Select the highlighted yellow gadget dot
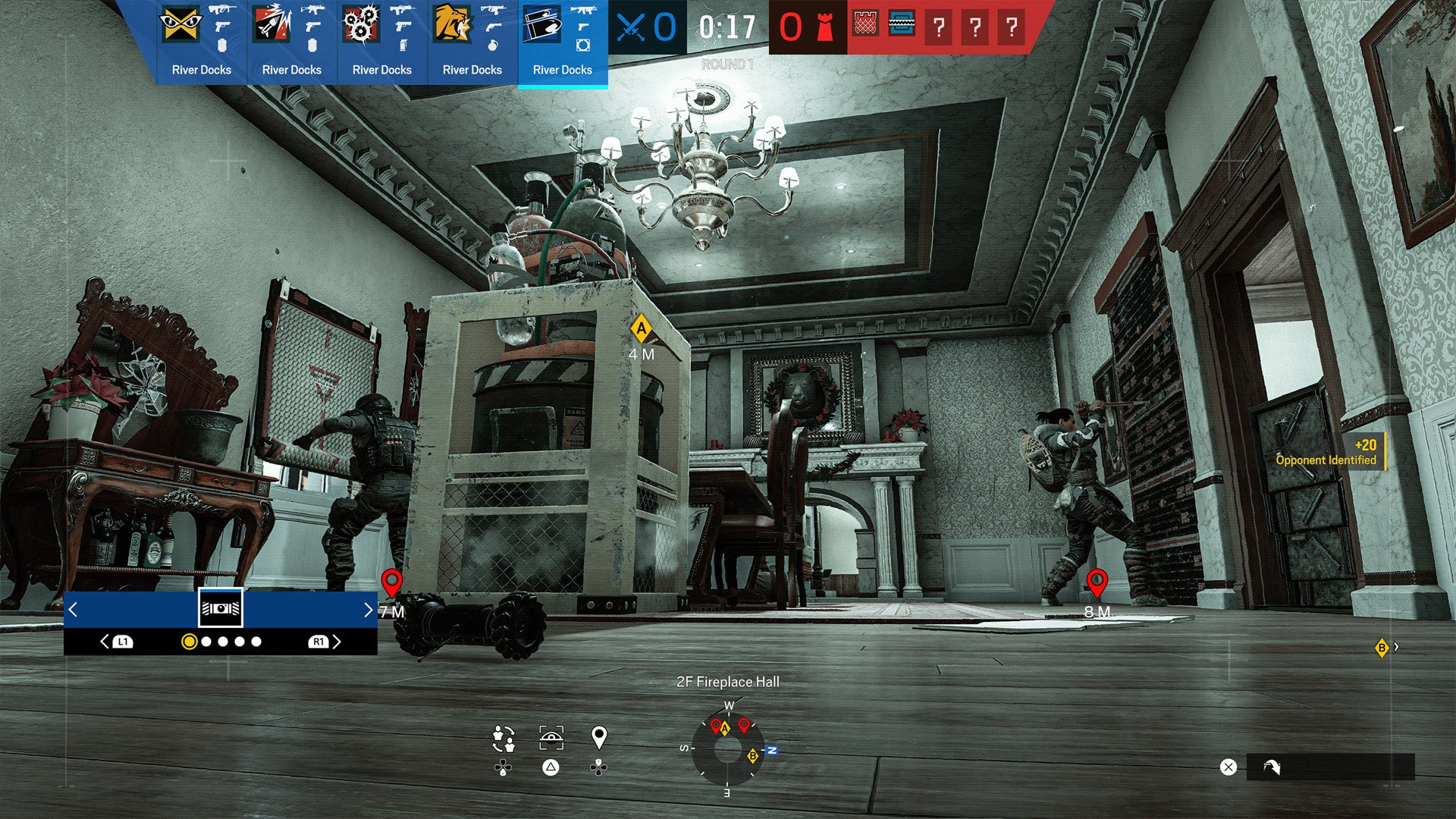1456x819 pixels. [189, 642]
